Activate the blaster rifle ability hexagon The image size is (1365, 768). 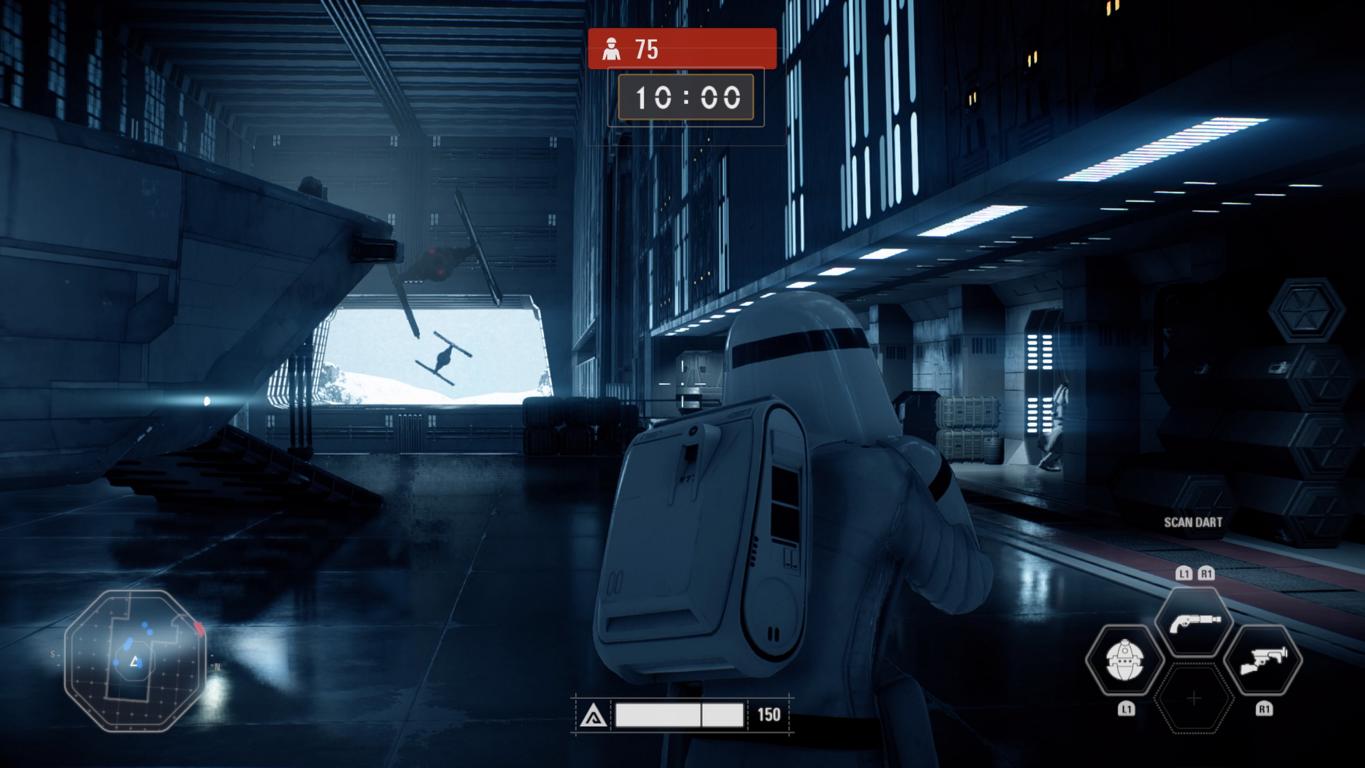(x=1262, y=660)
